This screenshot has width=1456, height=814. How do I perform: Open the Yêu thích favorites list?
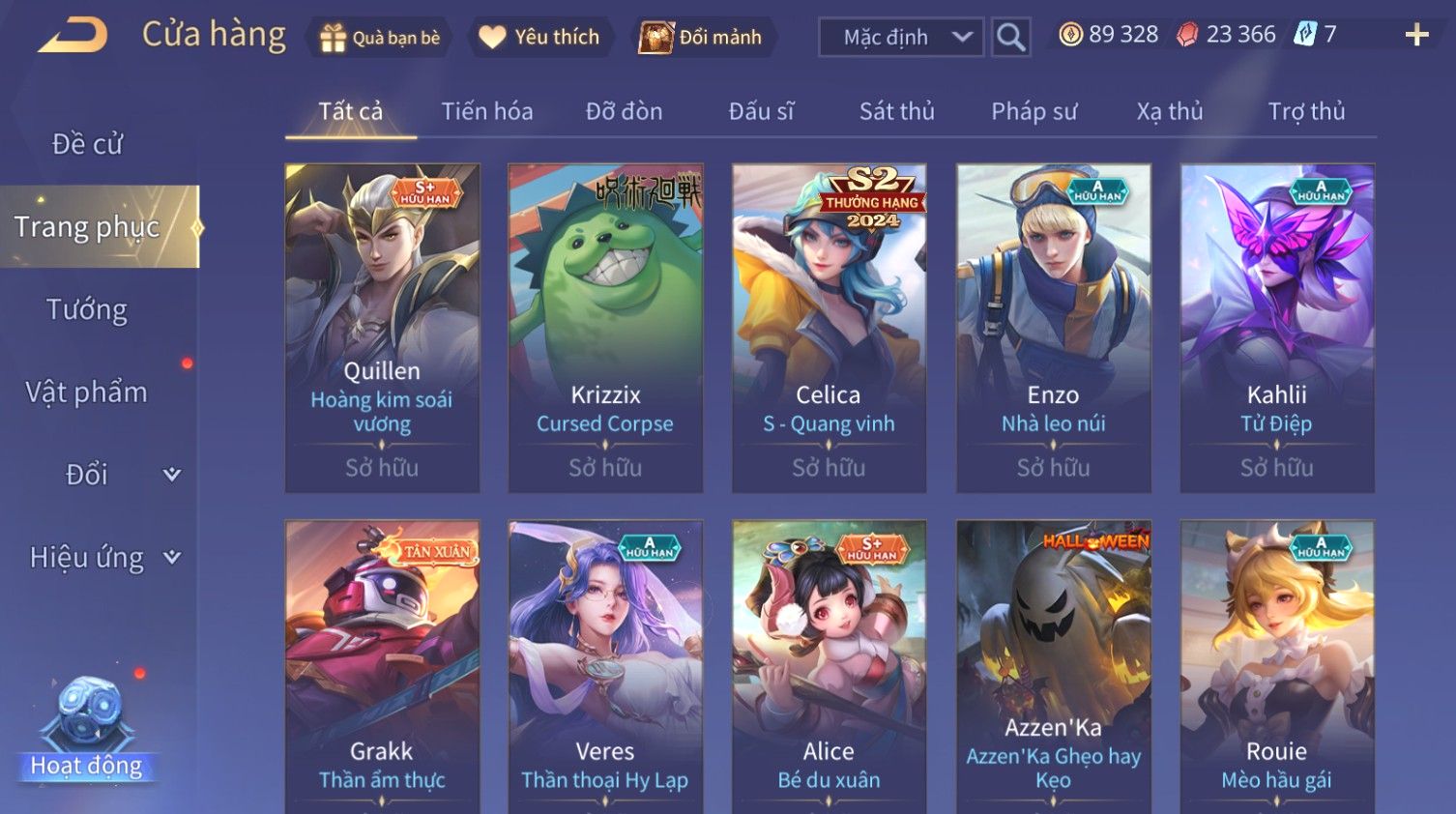pos(540,38)
